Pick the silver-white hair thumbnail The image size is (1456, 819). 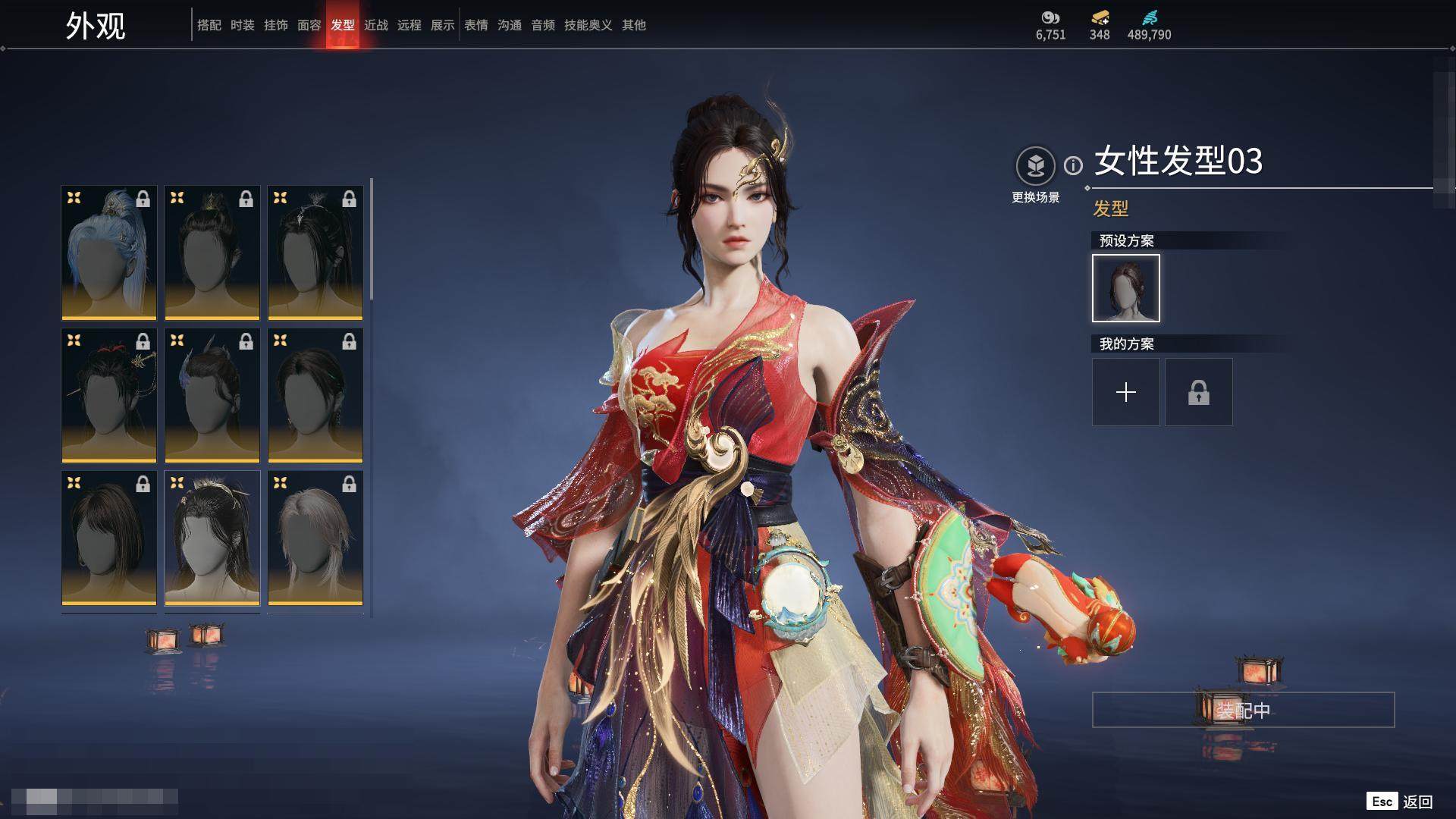click(x=315, y=538)
